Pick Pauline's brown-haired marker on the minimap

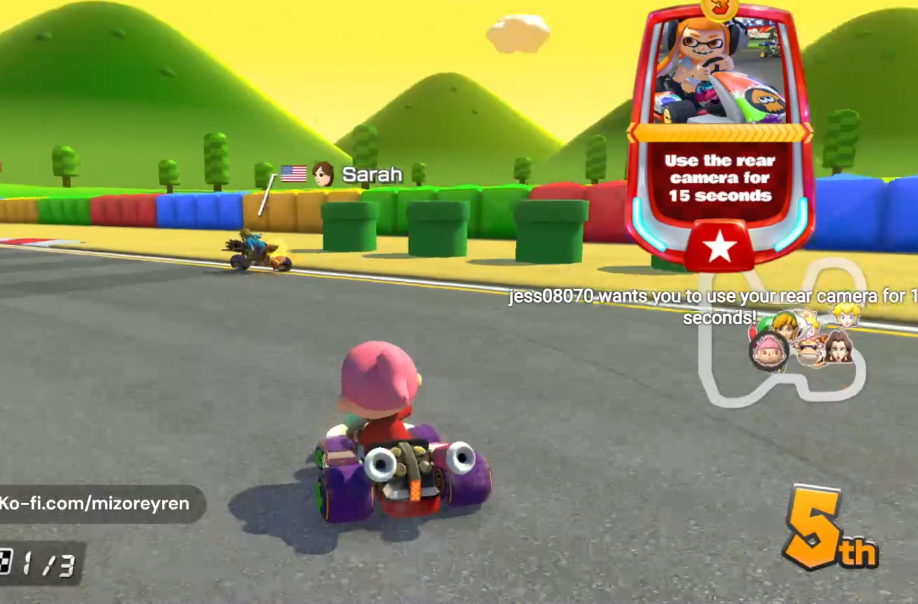tap(840, 346)
